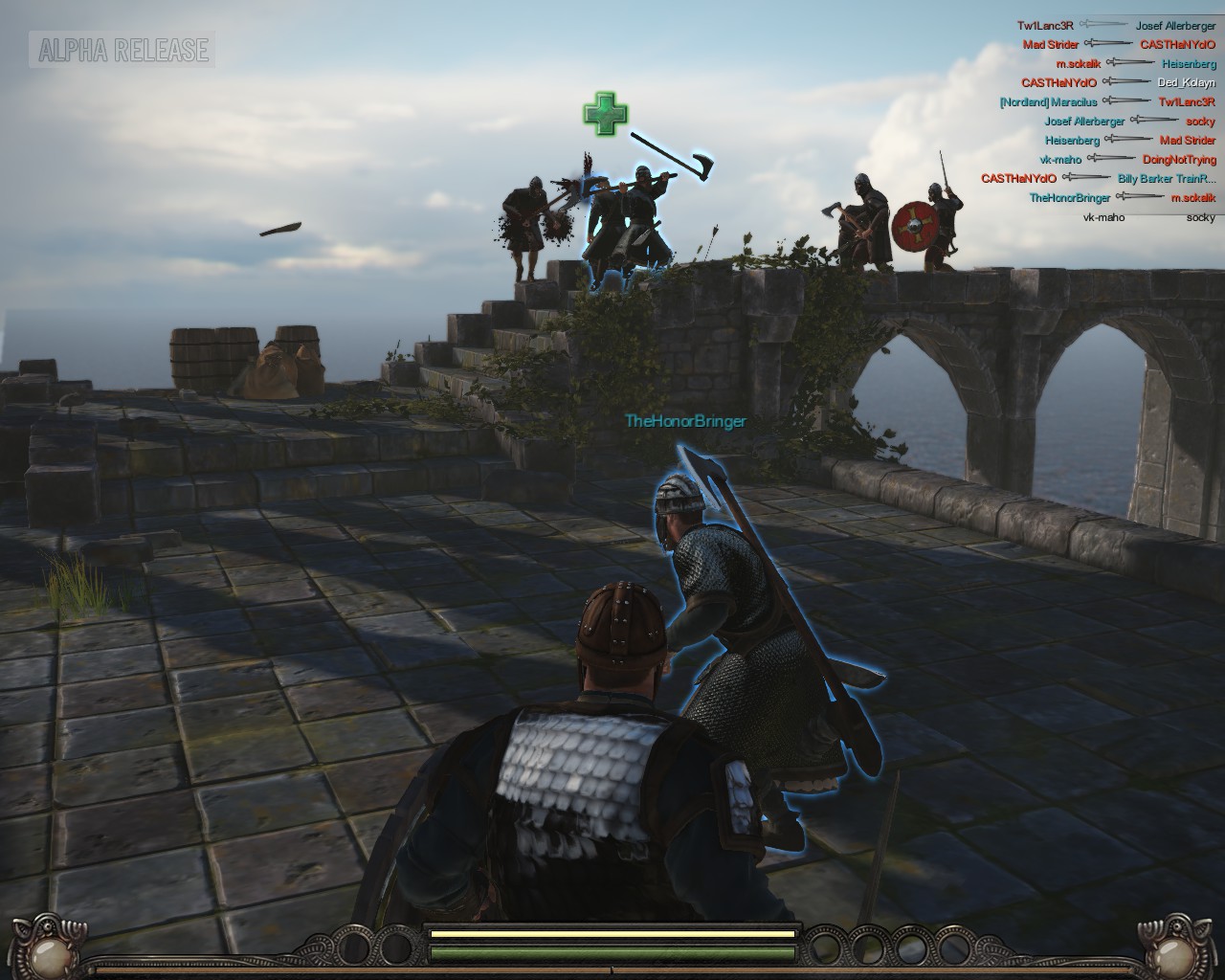Image resolution: width=1225 pixels, height=980 pixels.
Task: Click the DoingNotTrying kill feed entry
Action: (x=1179, y=160)
